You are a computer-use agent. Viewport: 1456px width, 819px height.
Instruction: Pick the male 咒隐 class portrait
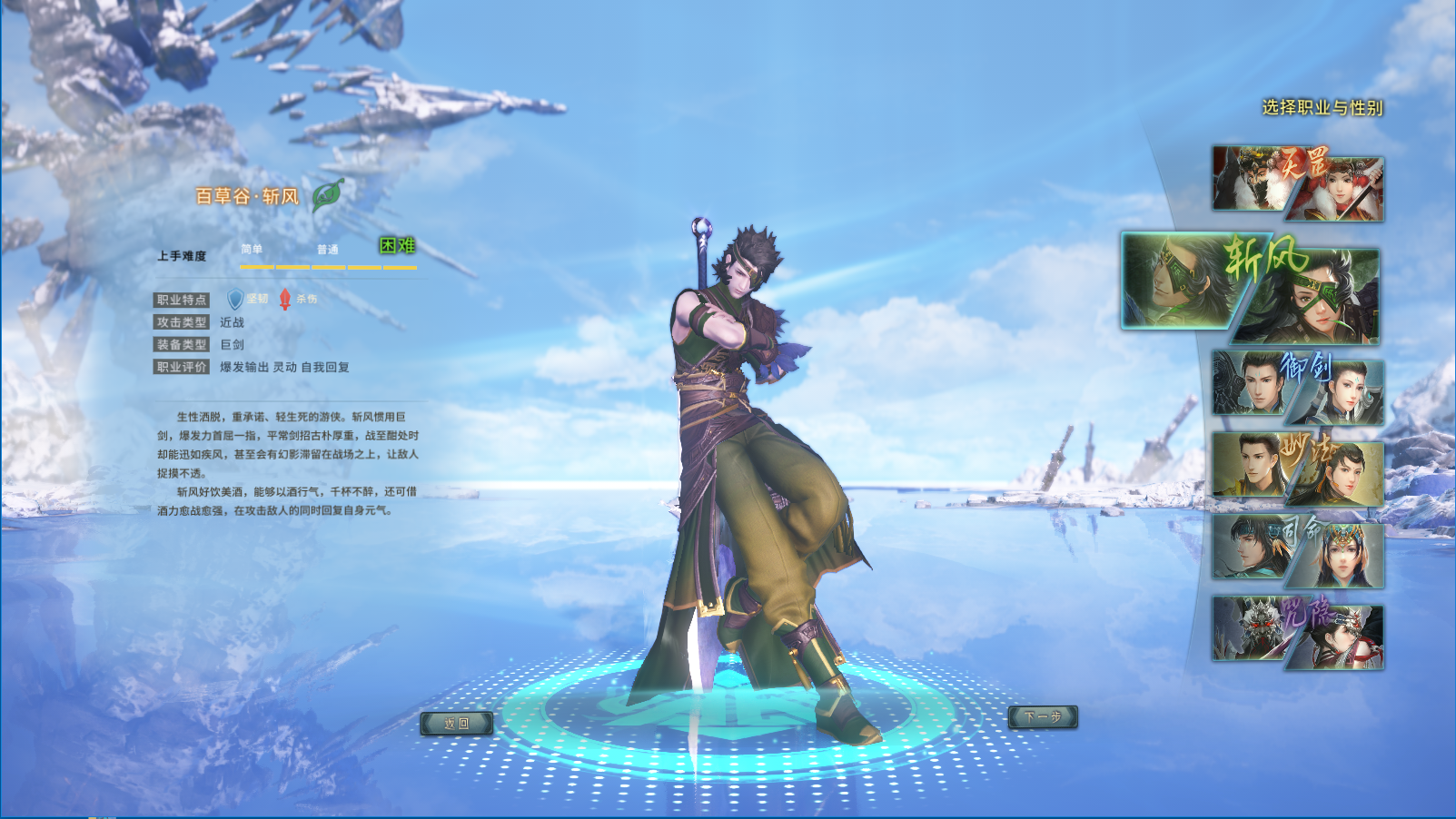[1247, 627]
